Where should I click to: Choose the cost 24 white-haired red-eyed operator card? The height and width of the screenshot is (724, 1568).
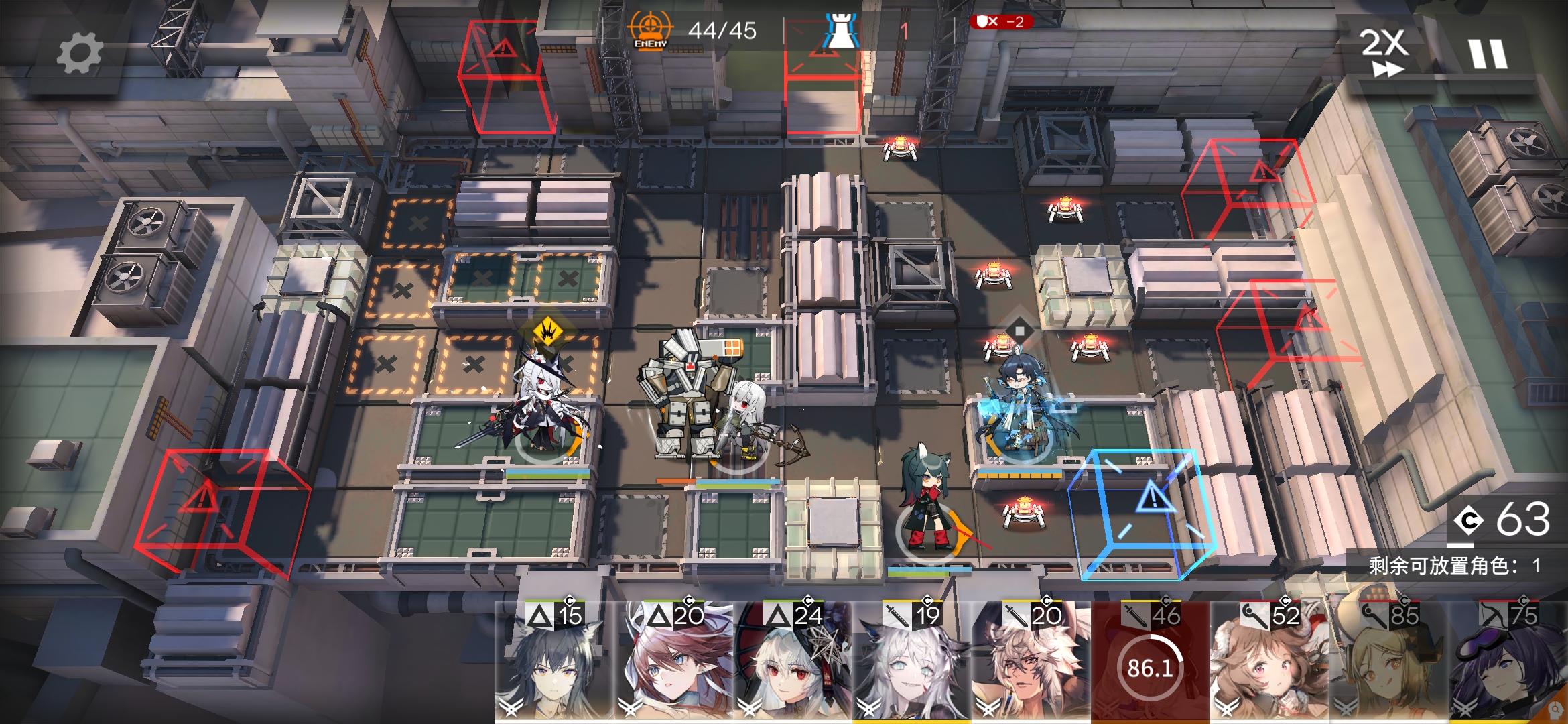tap(793, 662)
